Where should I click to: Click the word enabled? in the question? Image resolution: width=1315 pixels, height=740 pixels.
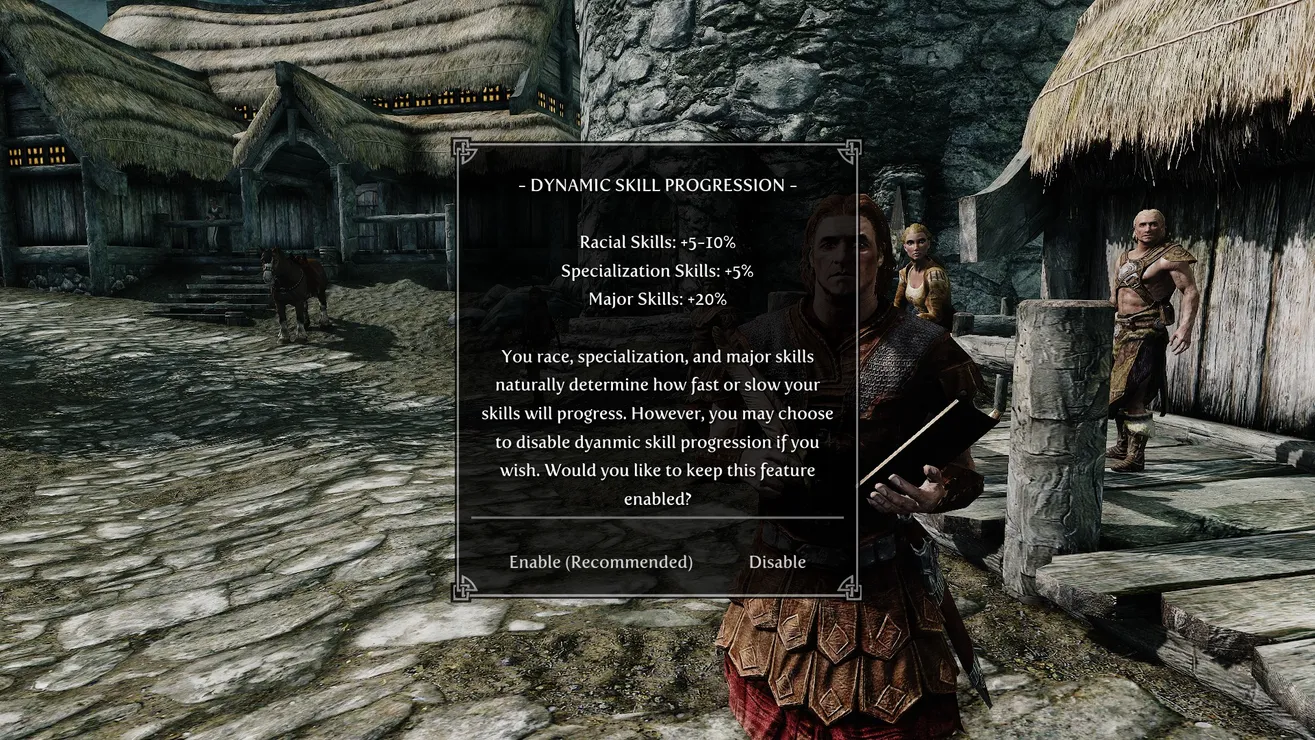pos(657,499)
